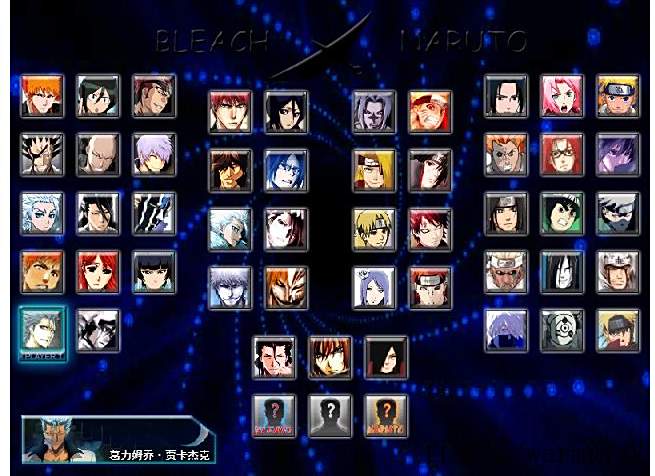The width and height of the screenshot is (655, 476).
Task: Click the red random question-mark tile
Action: (x=273, y=414)
